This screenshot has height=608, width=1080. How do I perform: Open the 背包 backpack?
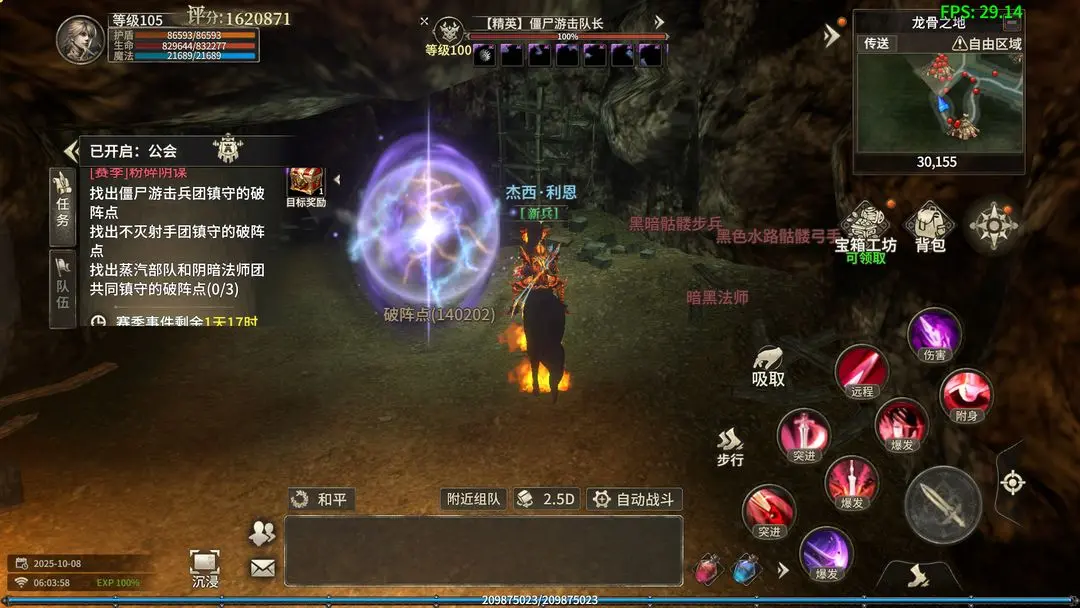pyautogui.click(x=930, y=228)
